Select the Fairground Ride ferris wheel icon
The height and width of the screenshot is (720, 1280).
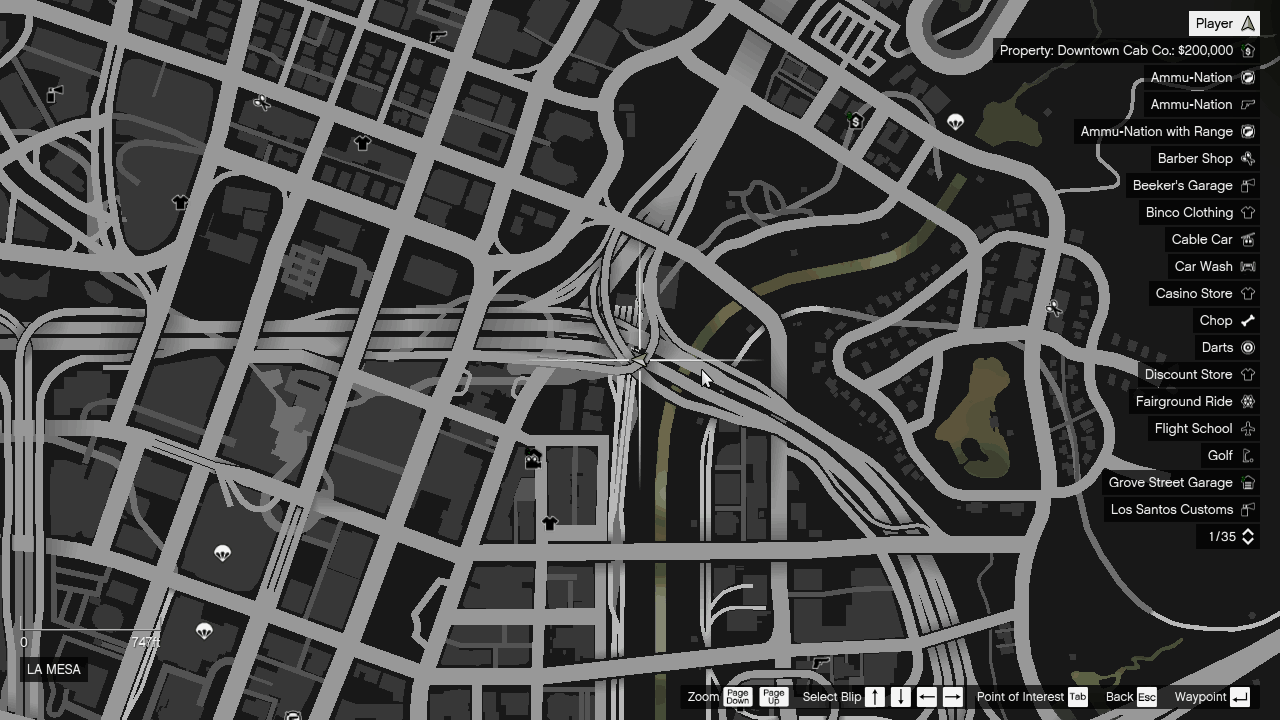[1248, 401]
